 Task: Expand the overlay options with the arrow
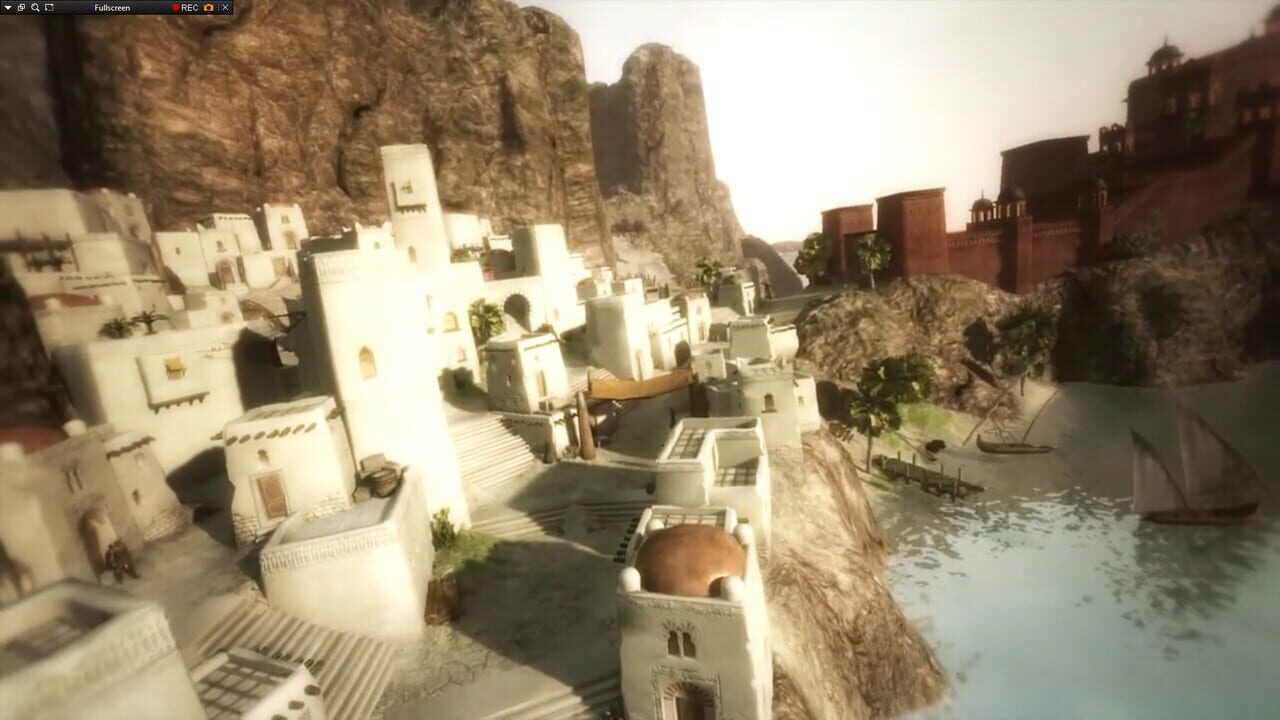[x=7, y=7]
